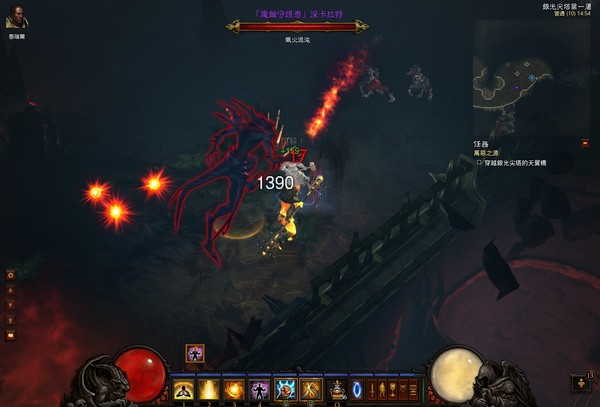The image size is (600, 407).
Task: Drink the health potion from the action bar
Action: coord(338,388)
